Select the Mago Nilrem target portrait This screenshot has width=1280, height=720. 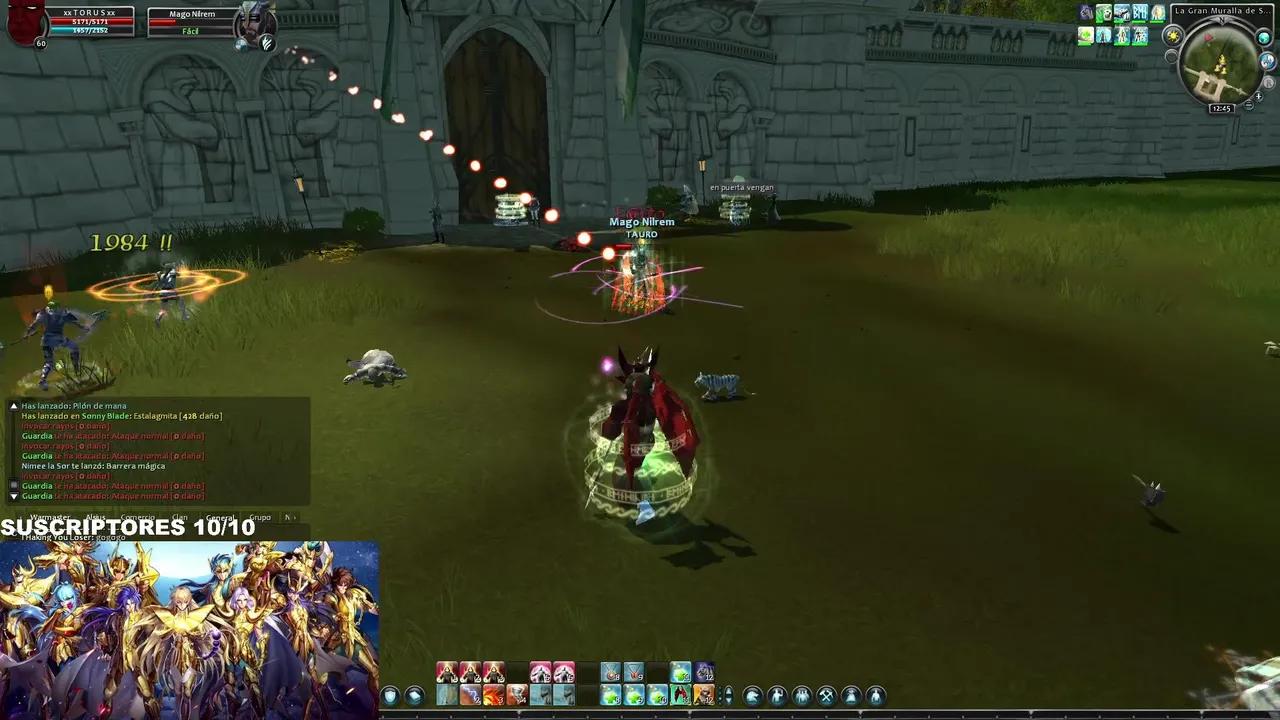[x=254, y=24]
